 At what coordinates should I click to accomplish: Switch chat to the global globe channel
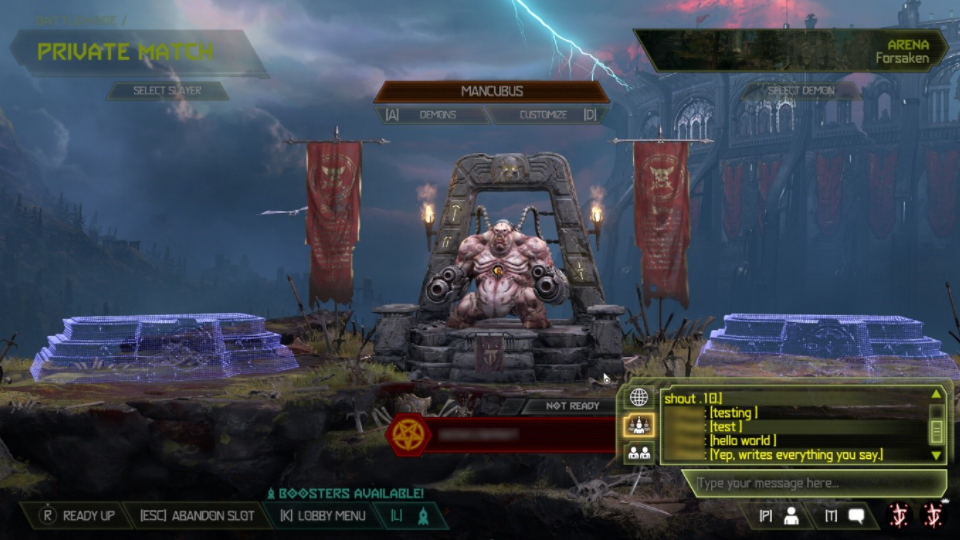click(x=639, y=397)
